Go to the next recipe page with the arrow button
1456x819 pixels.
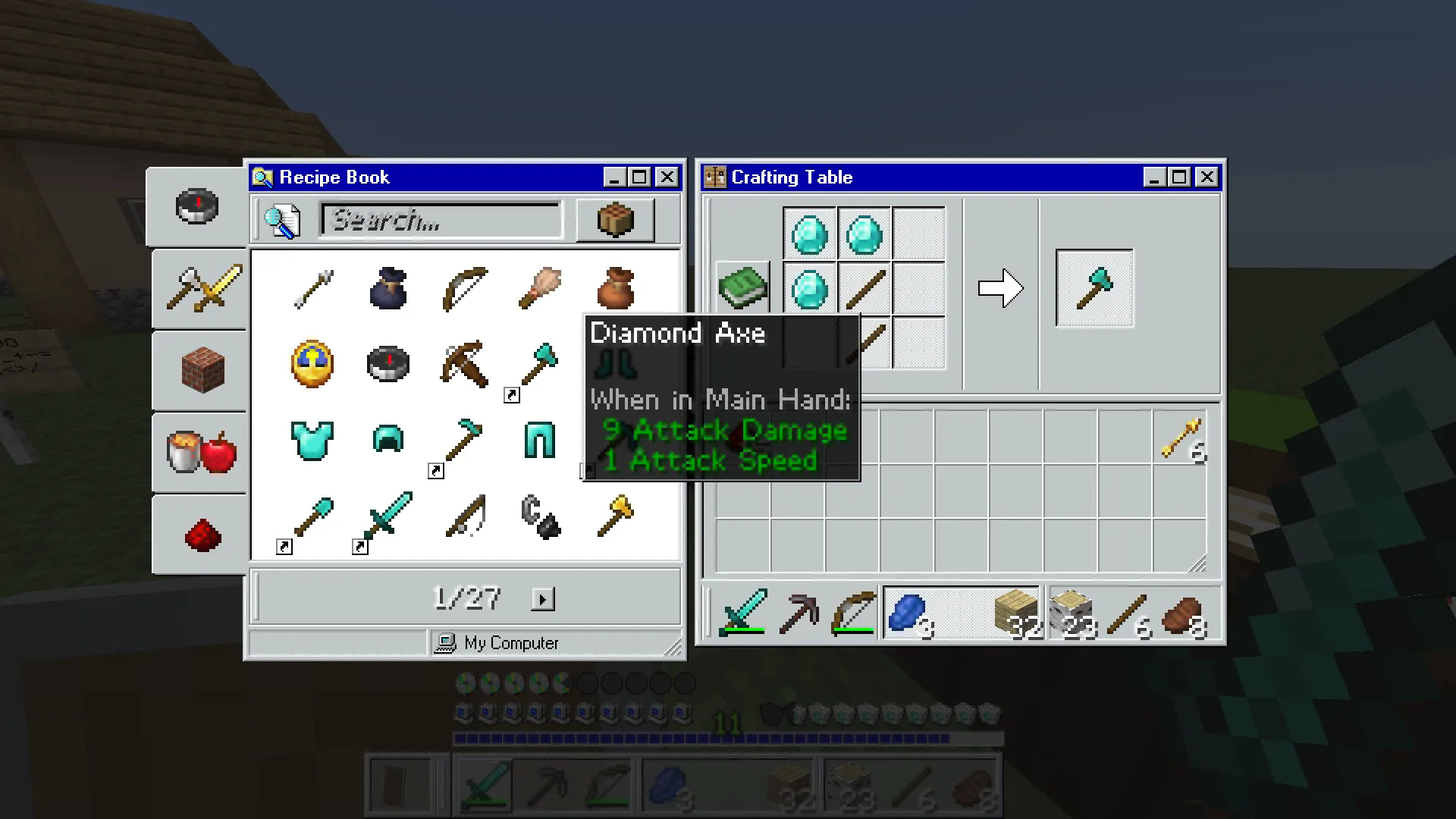(x=543, y=598)
